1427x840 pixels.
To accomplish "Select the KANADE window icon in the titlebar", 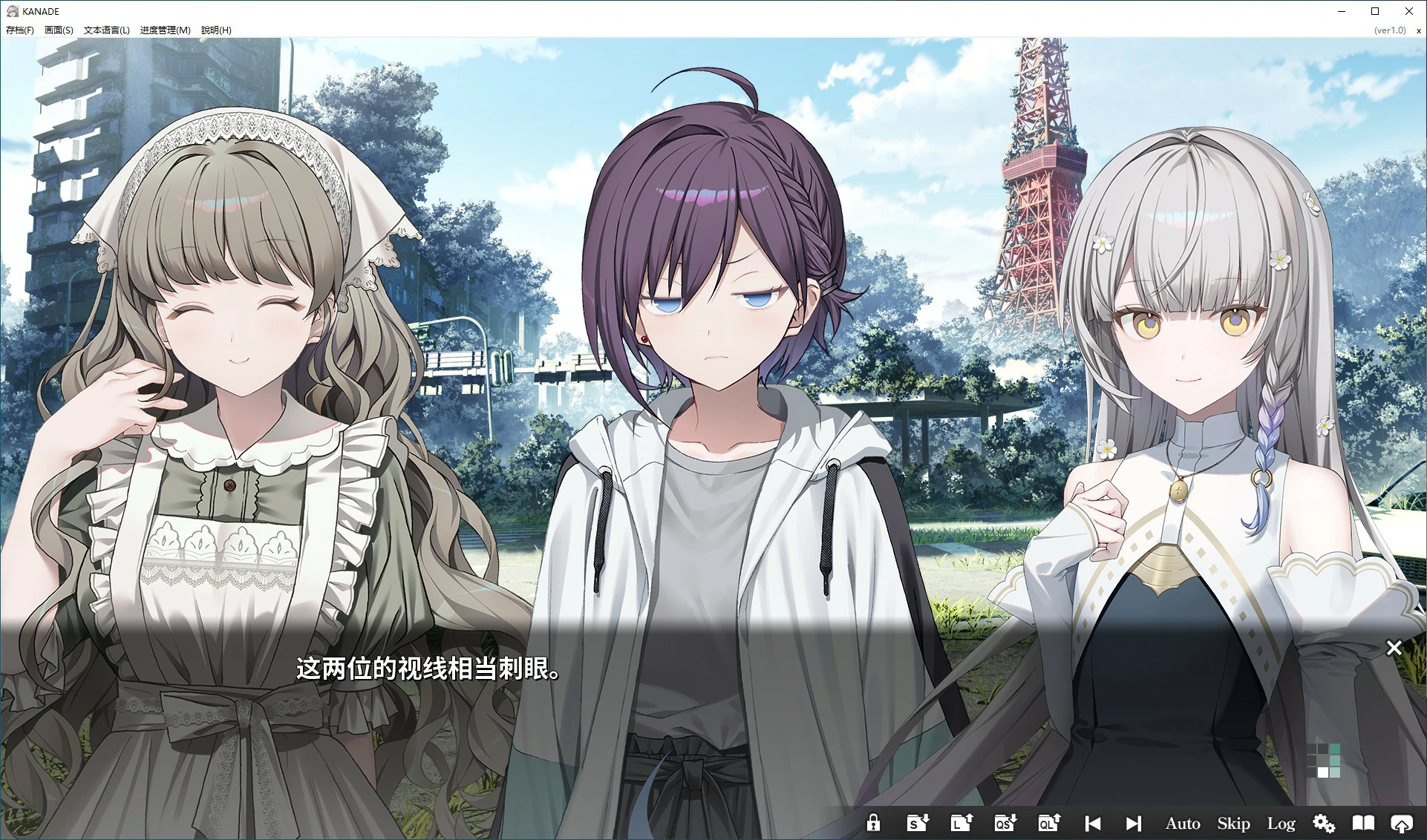I will tap(13, 10).
